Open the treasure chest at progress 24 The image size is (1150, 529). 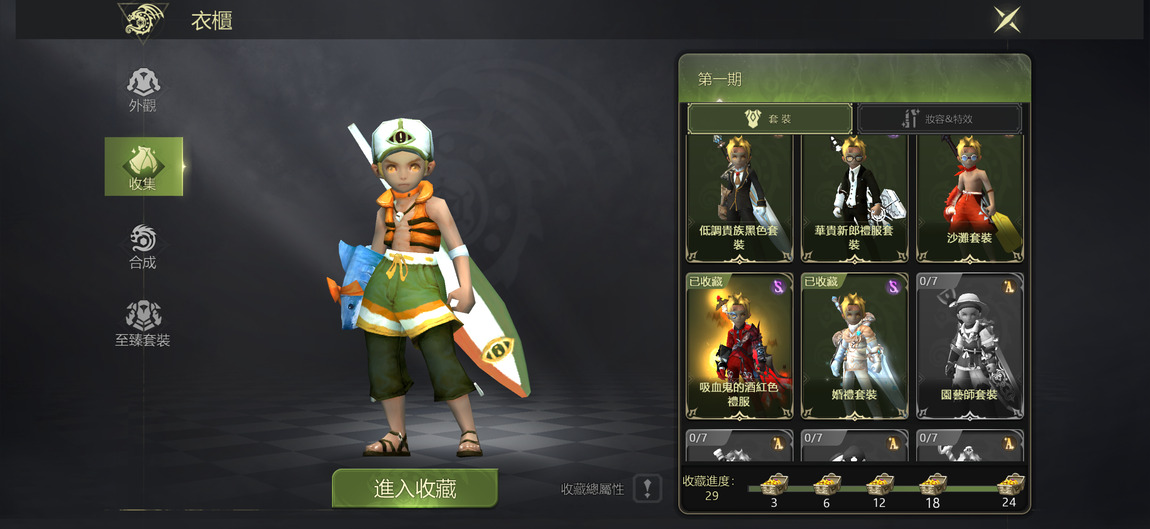[1010, 485]
